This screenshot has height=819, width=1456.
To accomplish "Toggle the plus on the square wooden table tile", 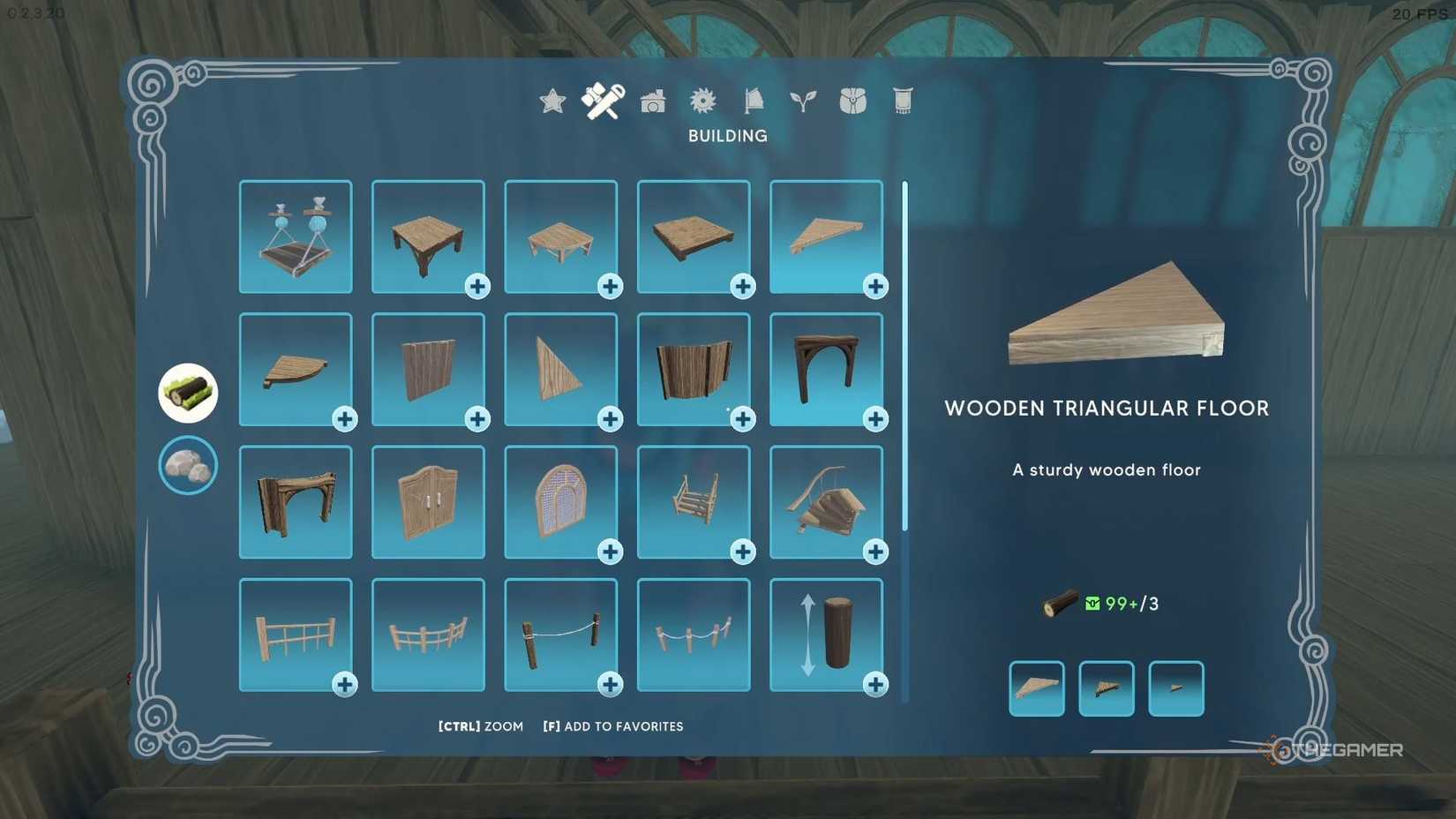I will [x=478, y=286].
